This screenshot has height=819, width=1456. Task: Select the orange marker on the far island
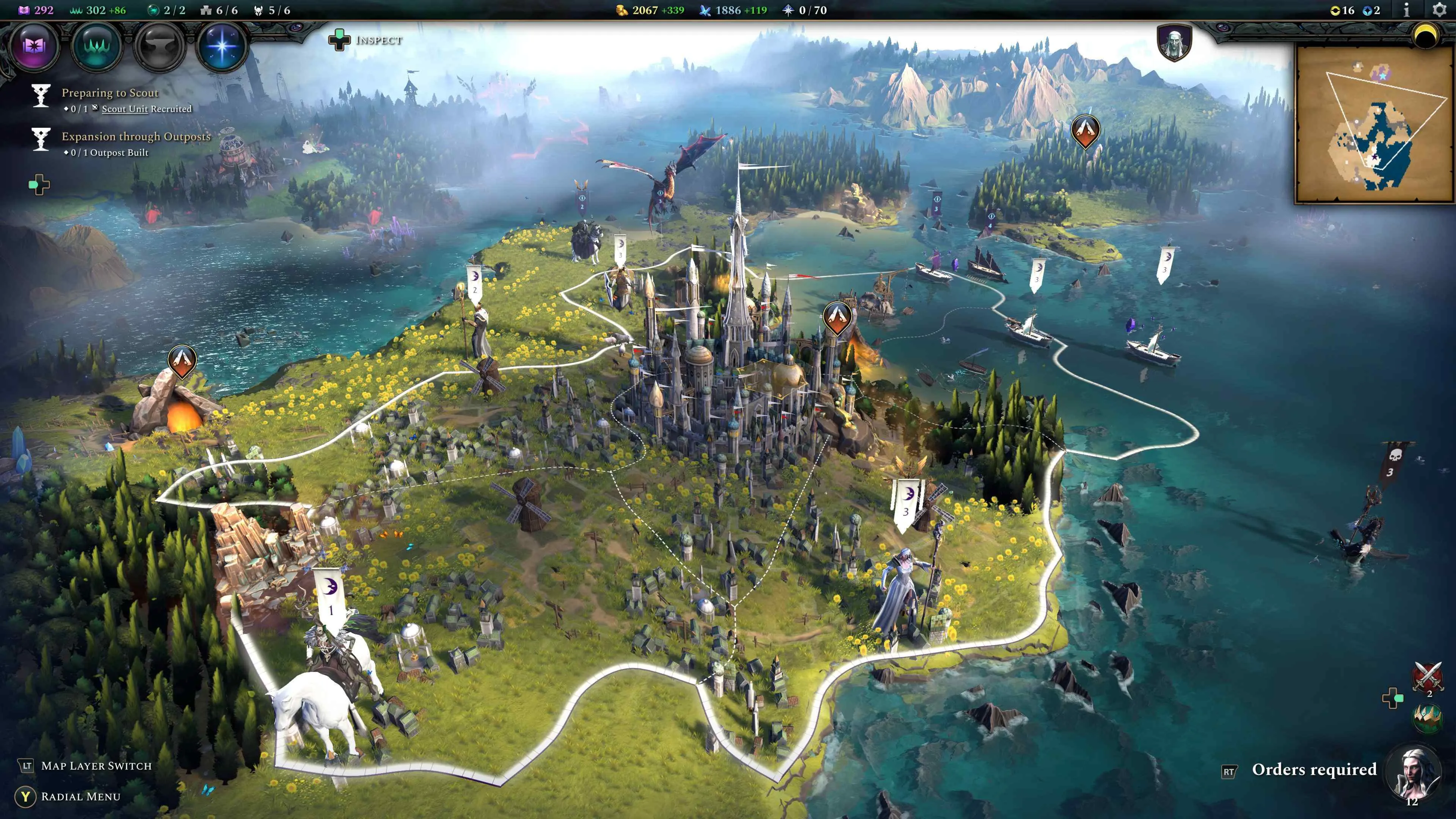(1085, 130)
